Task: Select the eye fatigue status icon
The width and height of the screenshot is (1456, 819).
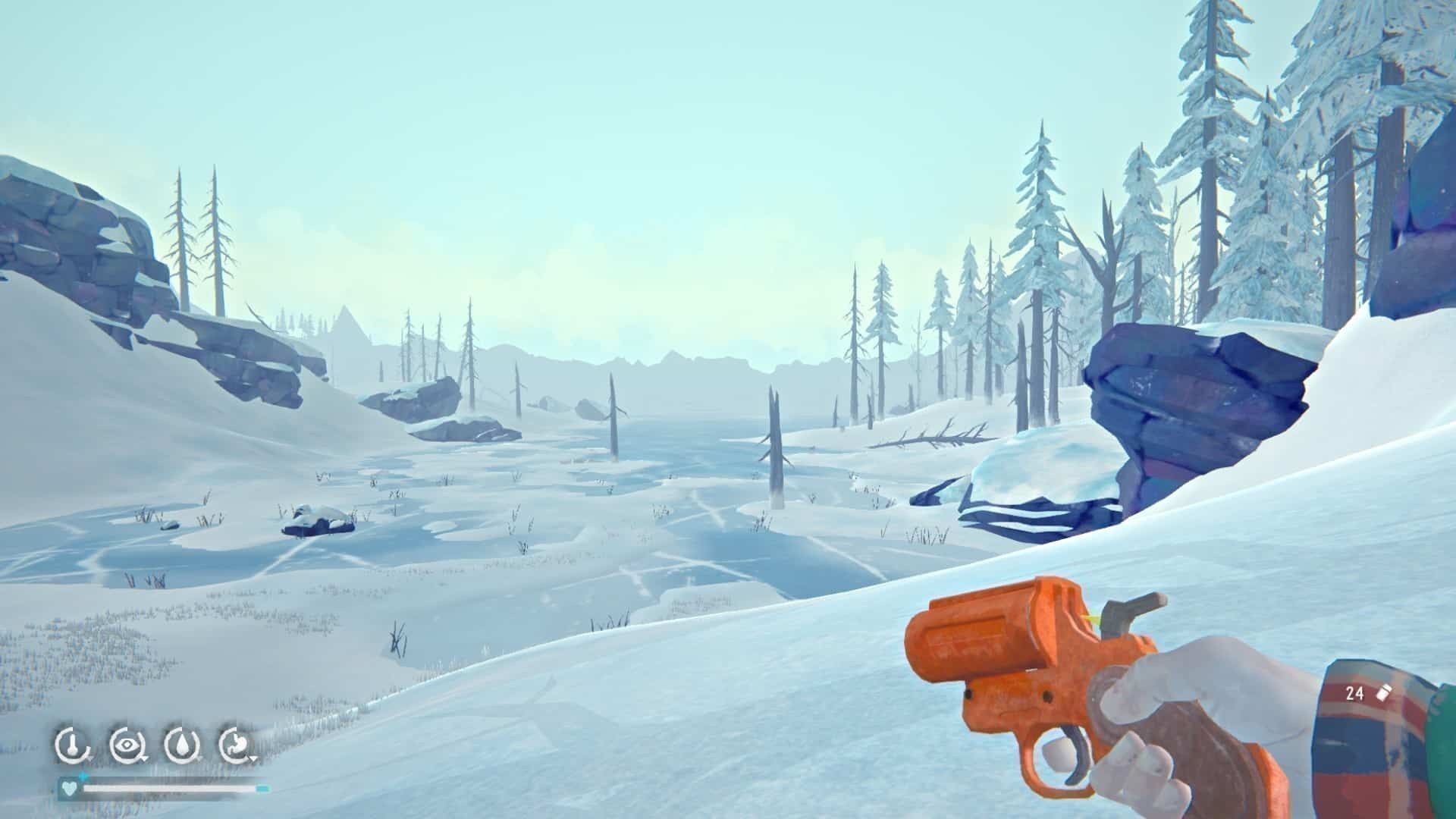Action: click(125, 745)
